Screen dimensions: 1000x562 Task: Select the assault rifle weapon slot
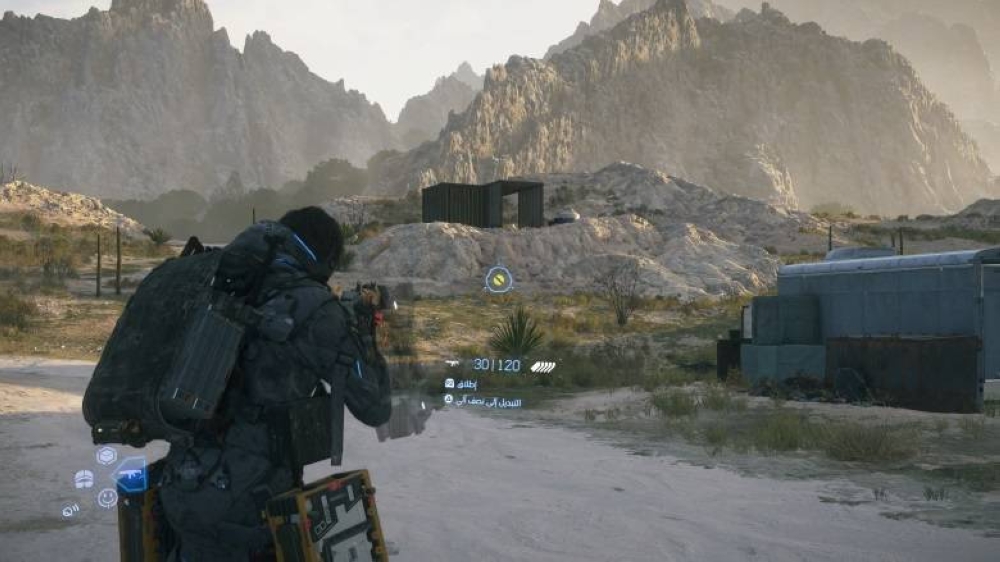pyautogui.click(x=132, y=474)
